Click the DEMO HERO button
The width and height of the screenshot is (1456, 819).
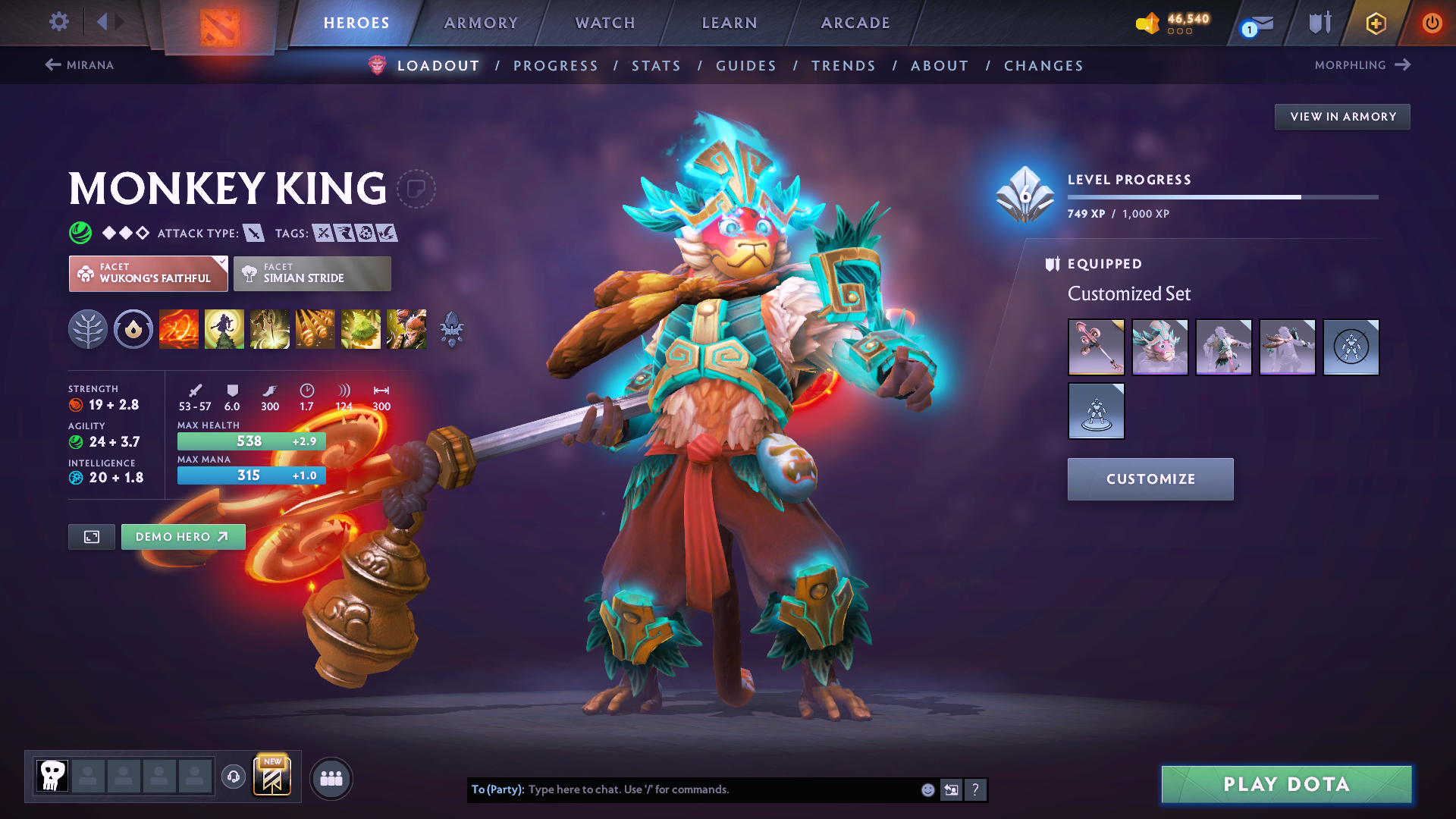183,536
